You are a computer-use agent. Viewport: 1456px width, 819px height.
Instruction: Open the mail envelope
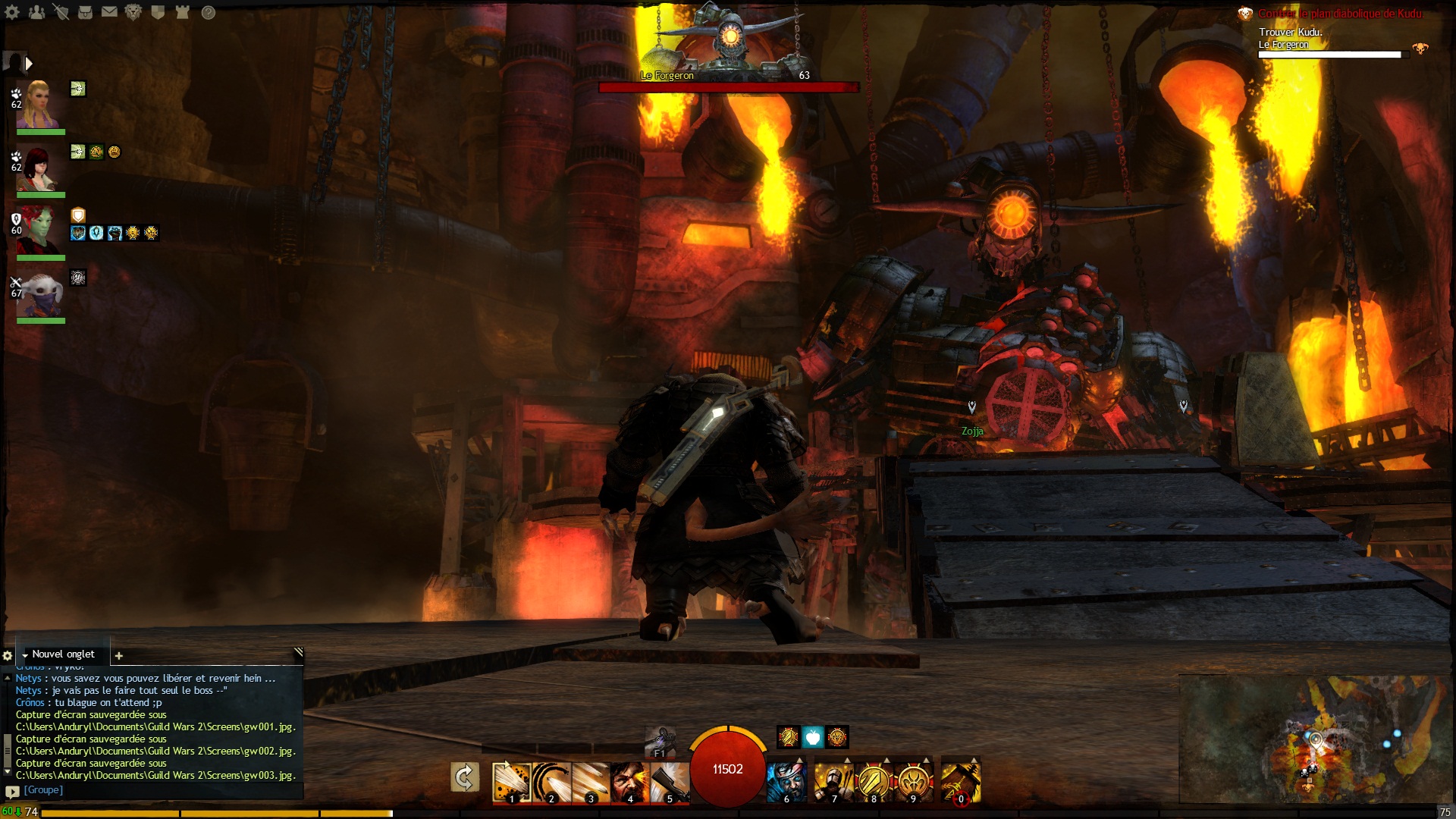click(x=109, y=12)
